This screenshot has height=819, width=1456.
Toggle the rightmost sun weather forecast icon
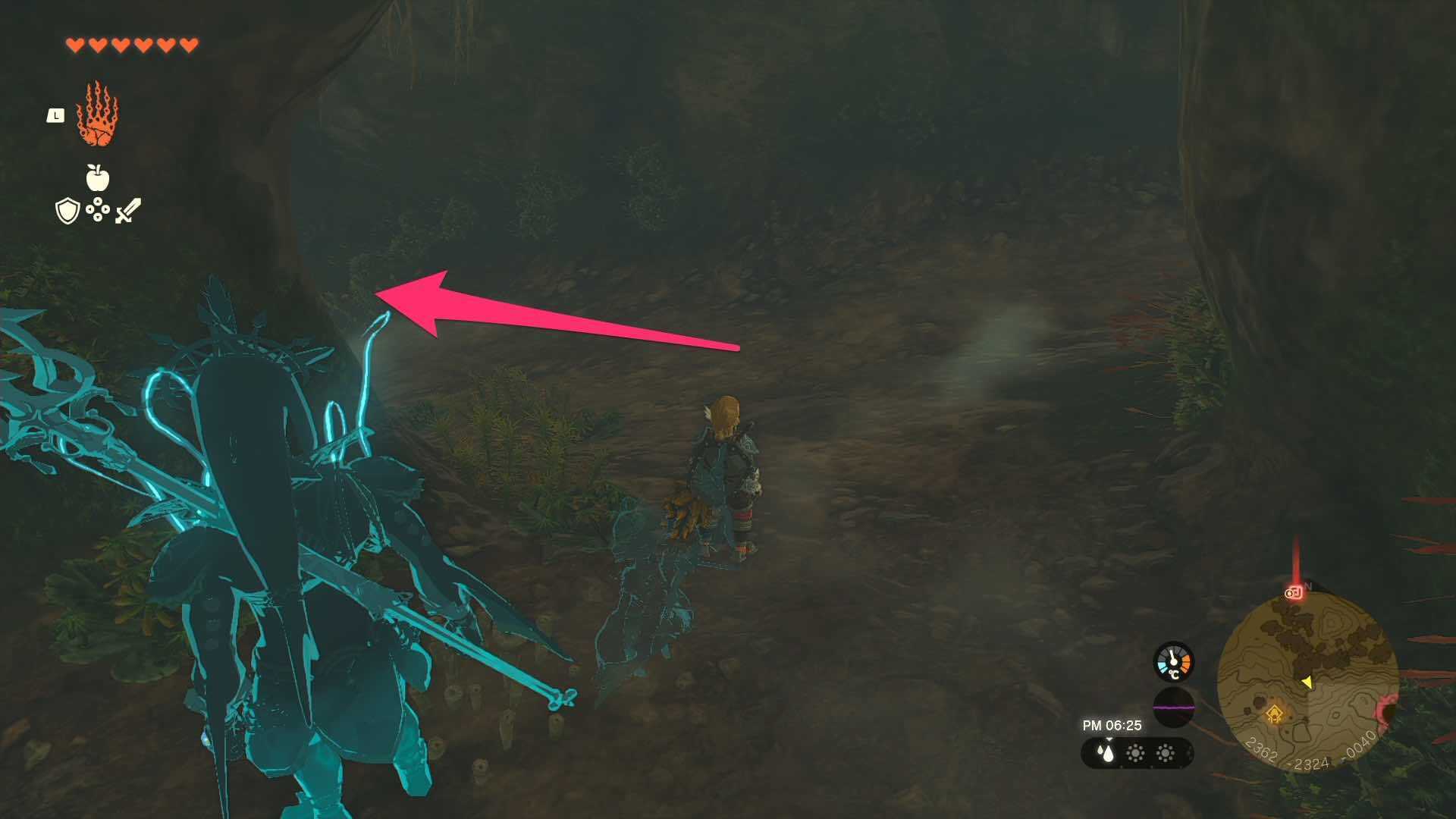[1164, 753]
